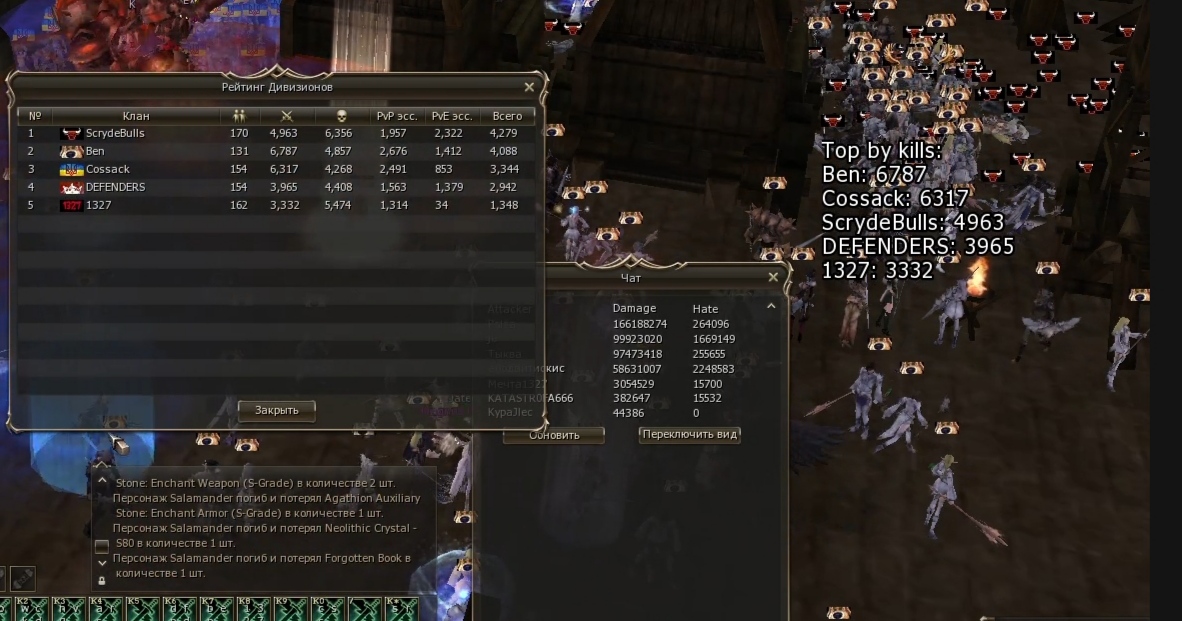Screen dimensions: 1182x621
Task: Sort ranking by Всего column header
Action: tap(507, 116)
